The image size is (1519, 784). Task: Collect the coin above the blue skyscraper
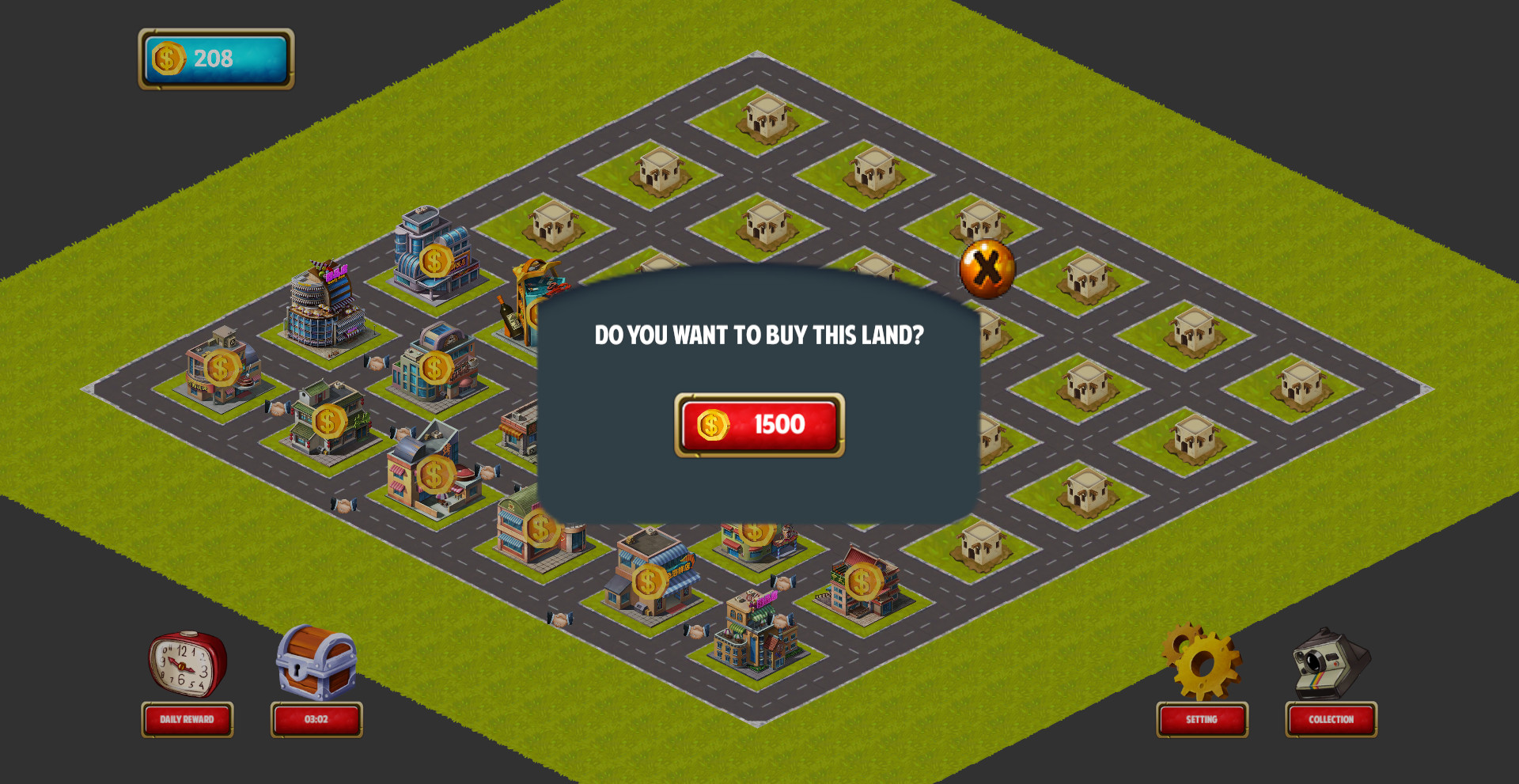(434, 259)
